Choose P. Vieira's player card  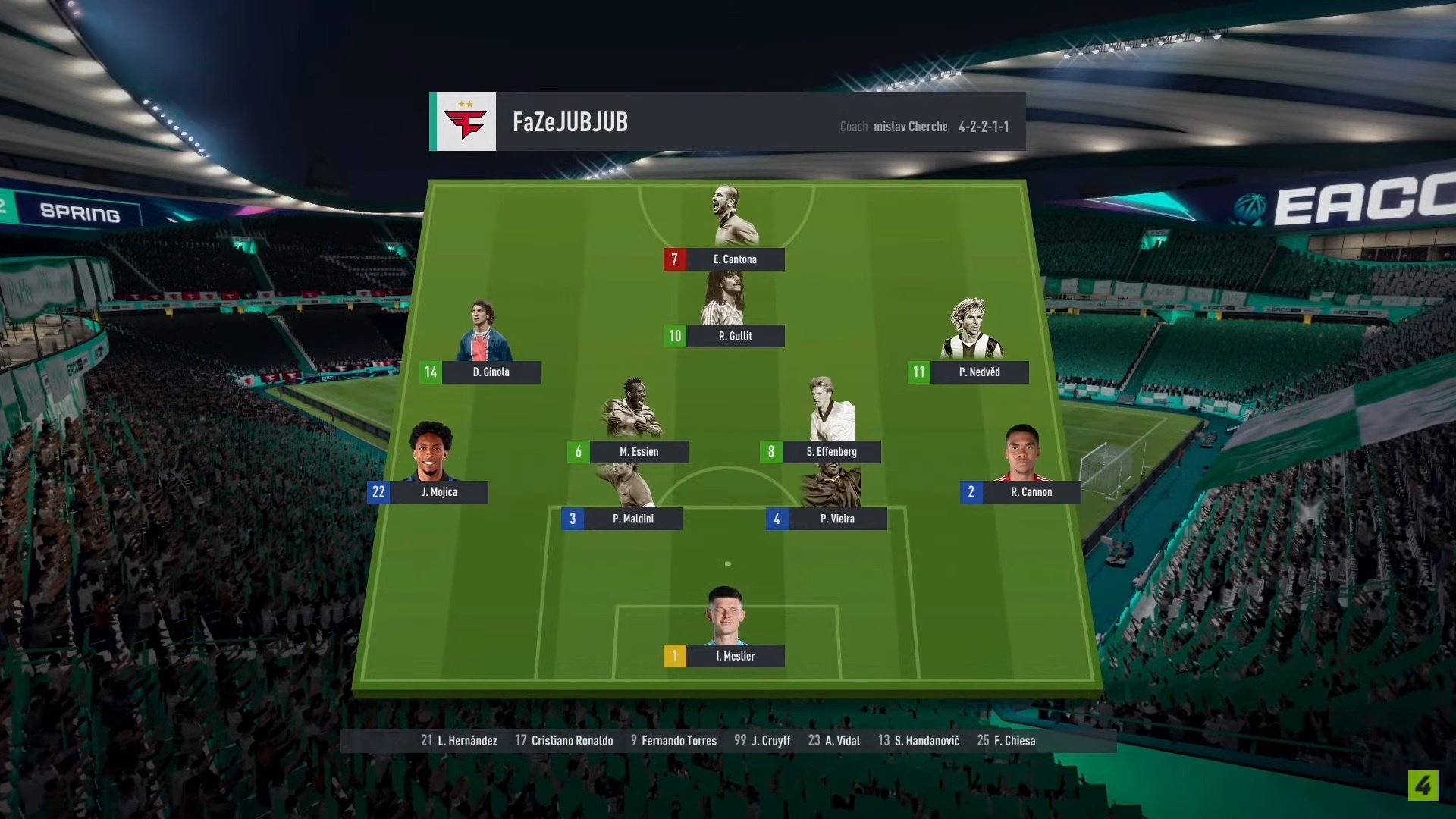click(836, 519)
